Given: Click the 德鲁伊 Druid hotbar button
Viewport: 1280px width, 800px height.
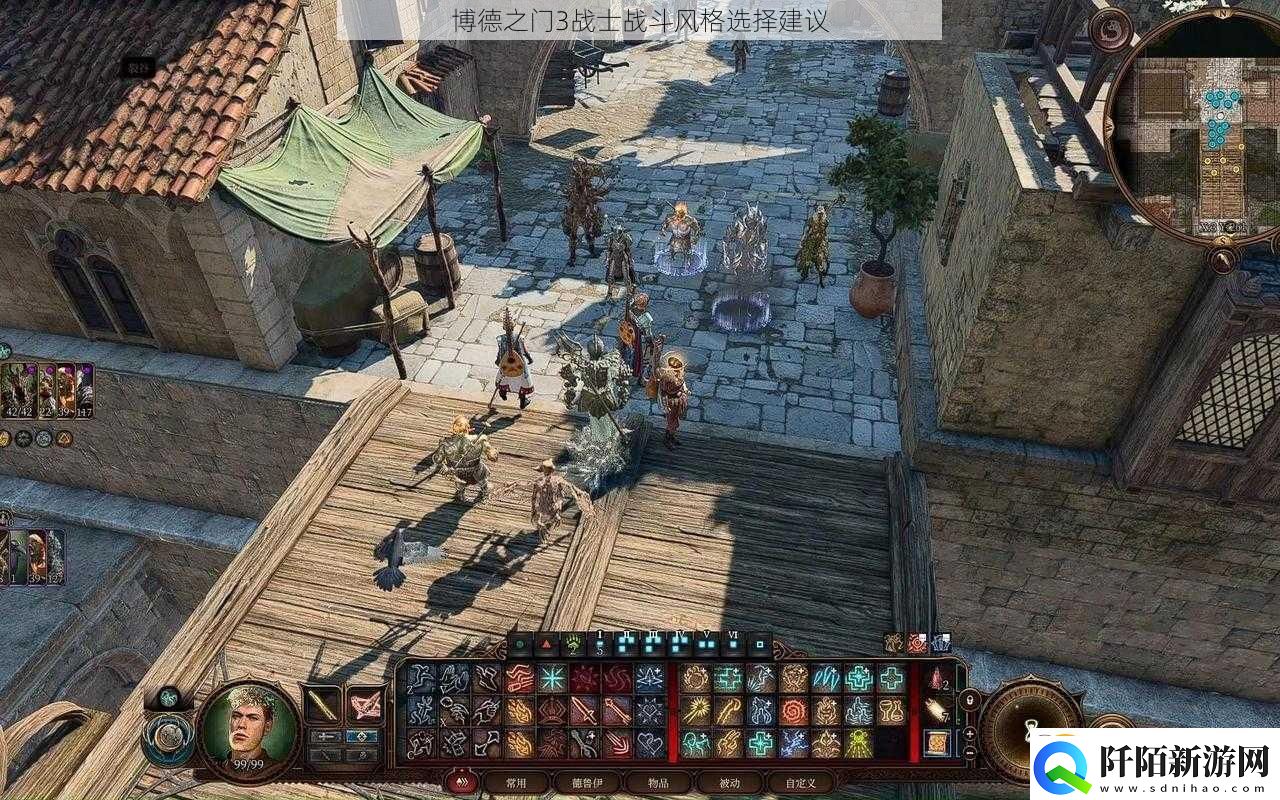Looking at the screenshot, I should coord(589,782).
